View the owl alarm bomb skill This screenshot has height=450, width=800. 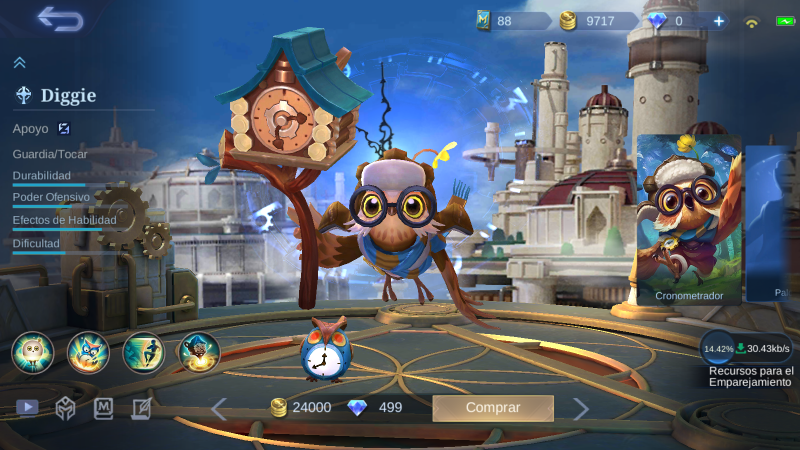[x=88, y=352]
